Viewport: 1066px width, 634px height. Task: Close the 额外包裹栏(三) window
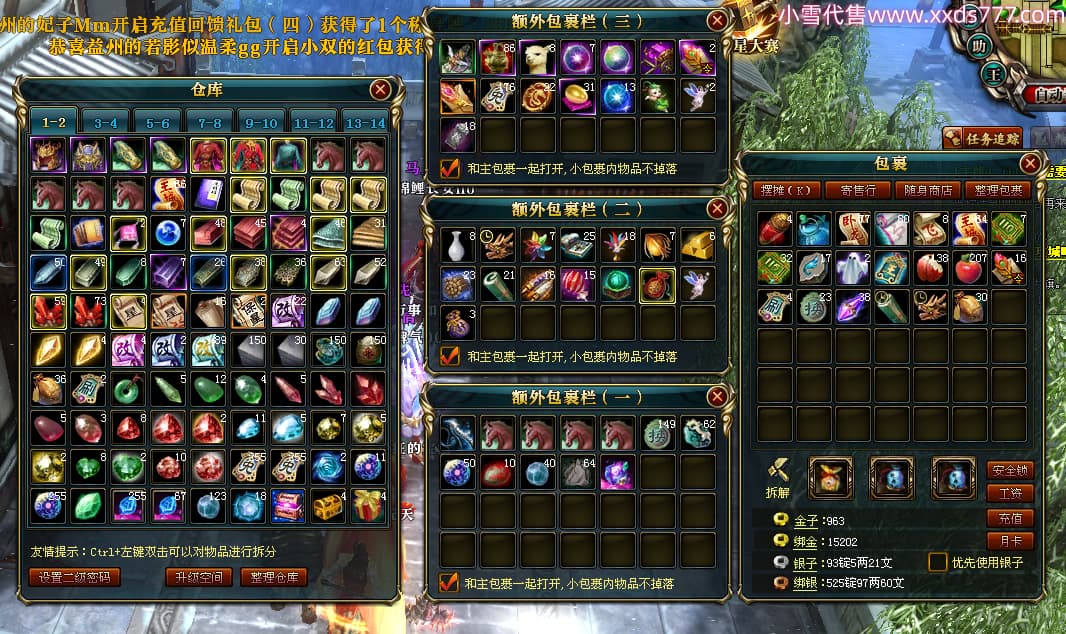pos(717,20)
